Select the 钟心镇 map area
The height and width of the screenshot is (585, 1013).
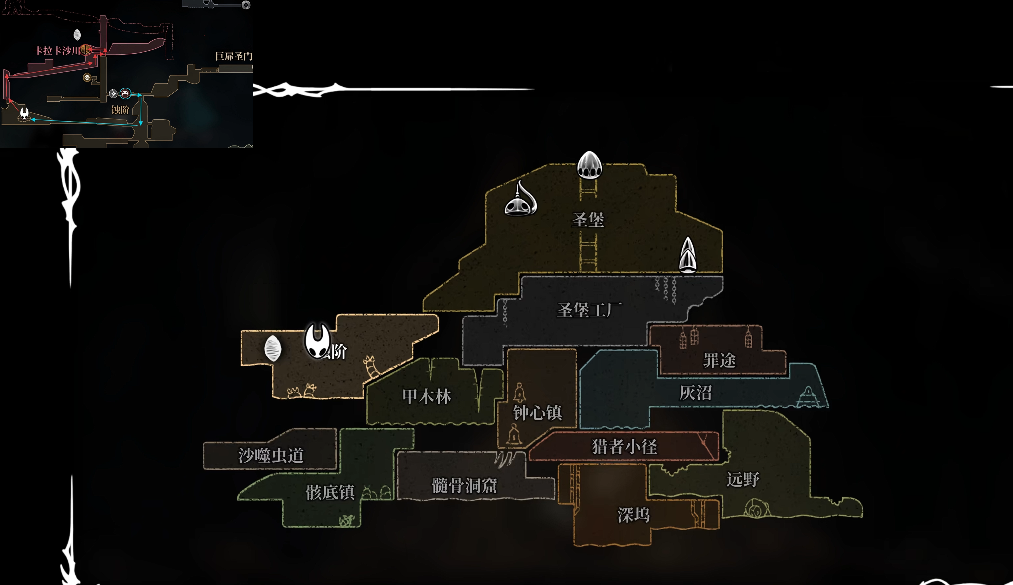click(x=537, y=412)
